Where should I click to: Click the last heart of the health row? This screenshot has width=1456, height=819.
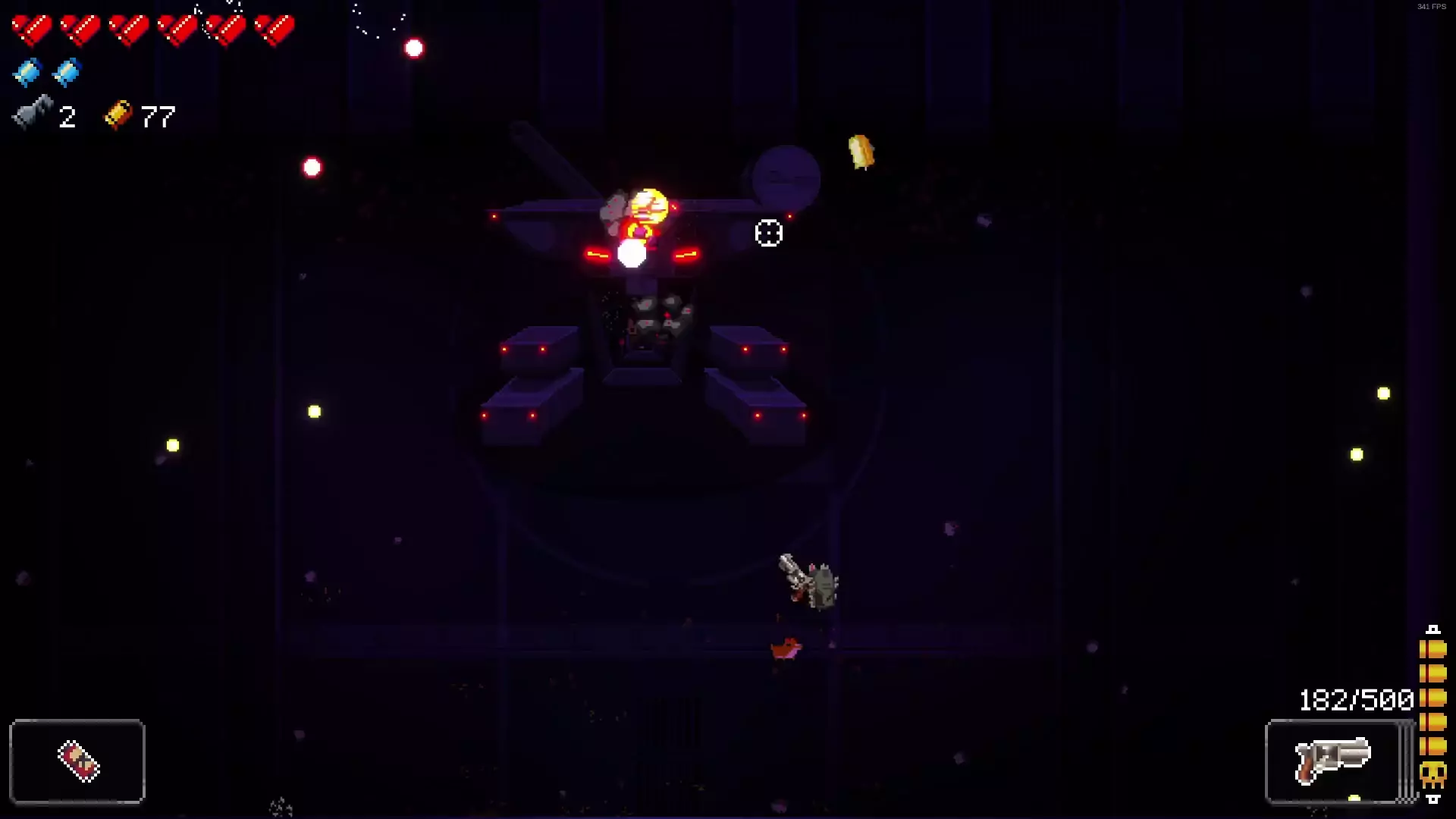pyautogui.click(x=275, y=29)
